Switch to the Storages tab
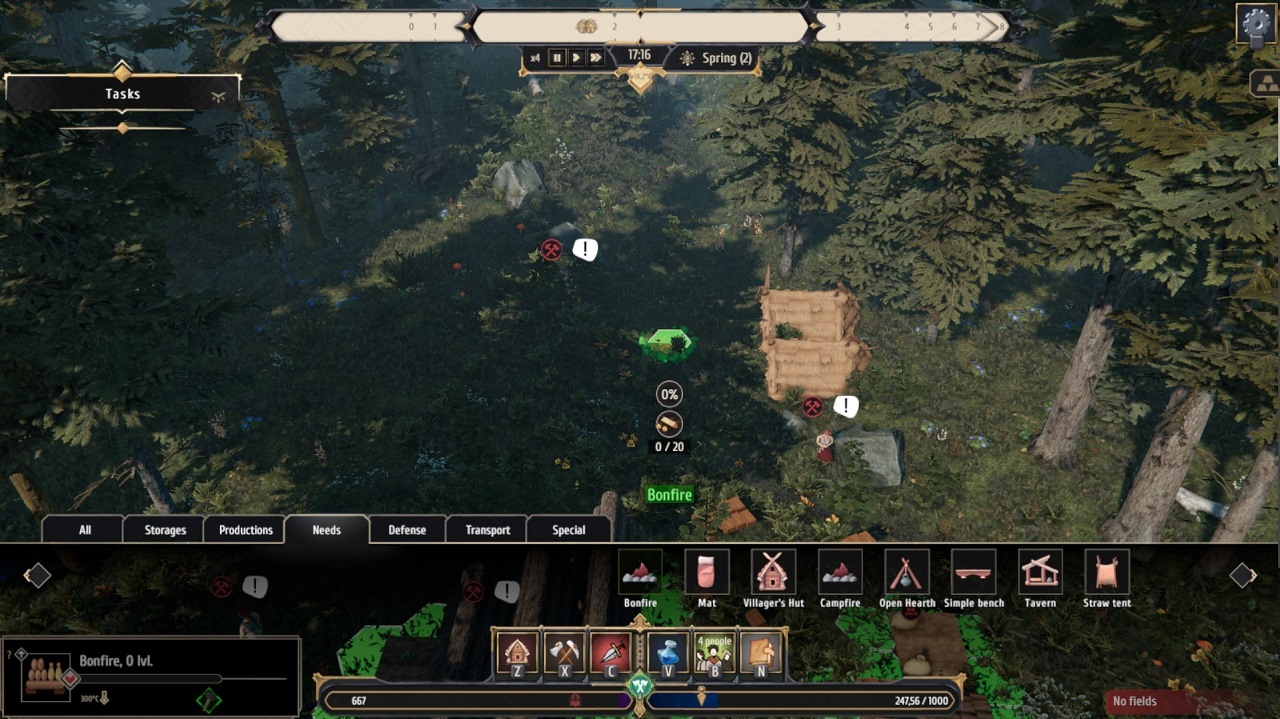 165,530
